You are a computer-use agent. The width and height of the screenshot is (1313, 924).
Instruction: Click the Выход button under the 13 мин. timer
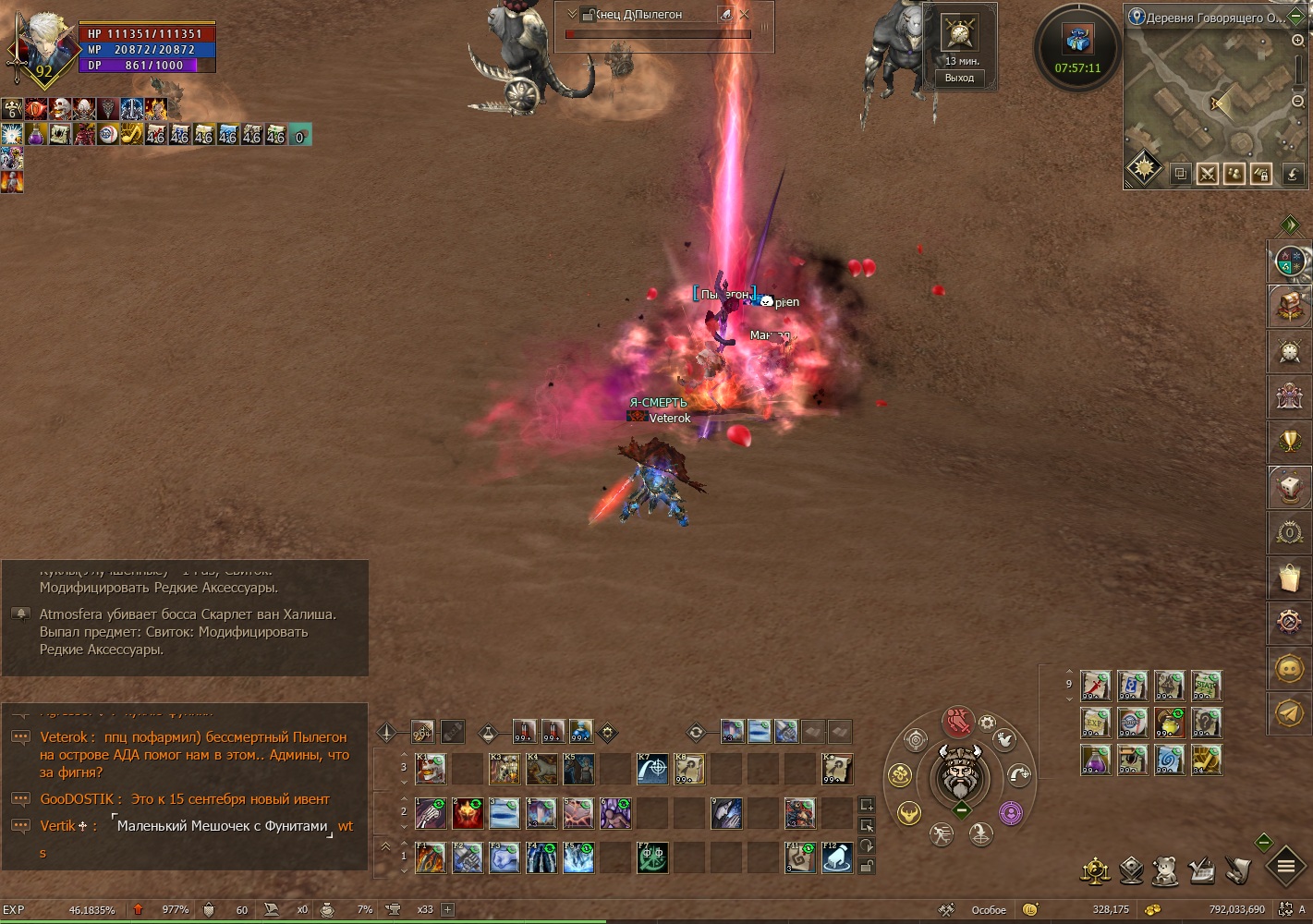pos(959,78)
